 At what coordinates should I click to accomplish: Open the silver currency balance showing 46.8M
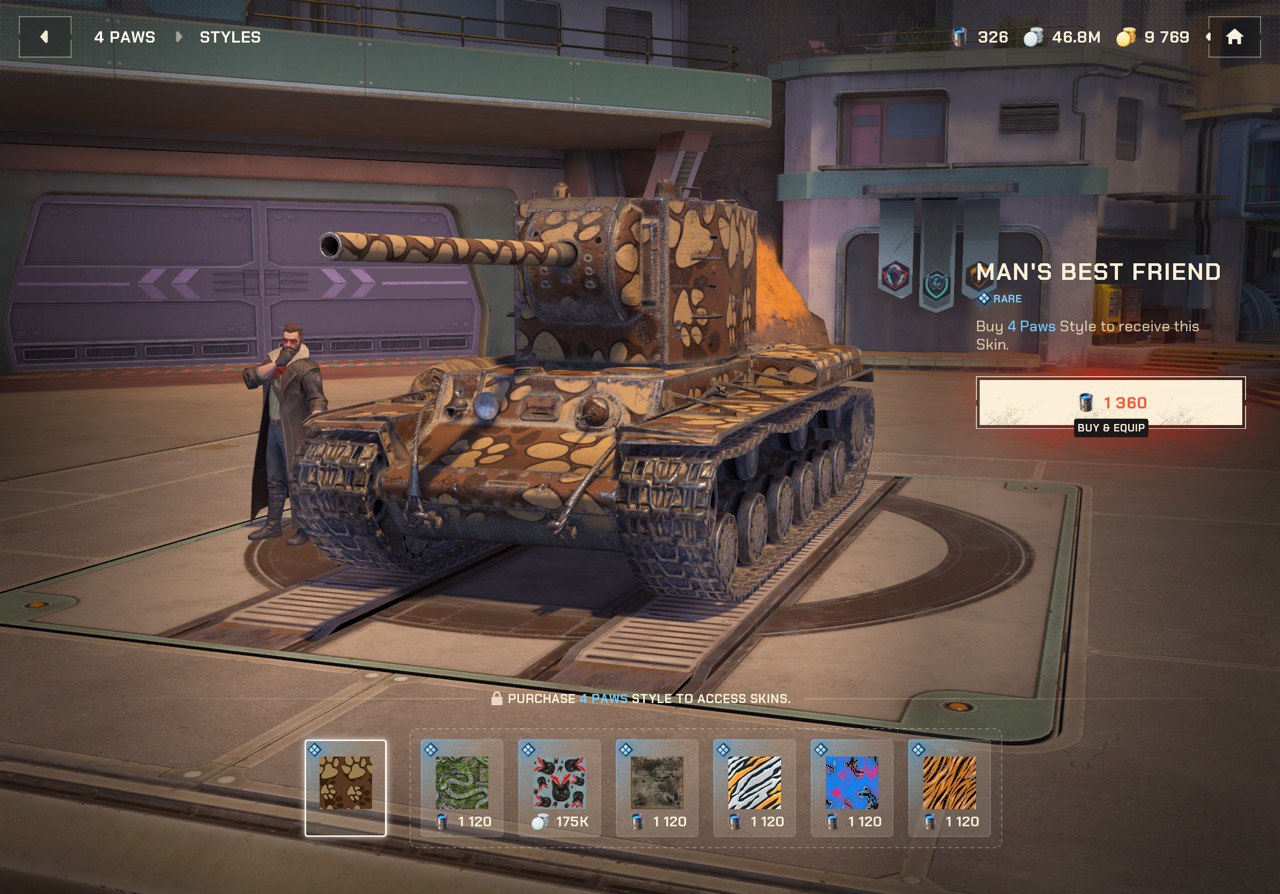pyautogui.click(x=1062, y=37)
